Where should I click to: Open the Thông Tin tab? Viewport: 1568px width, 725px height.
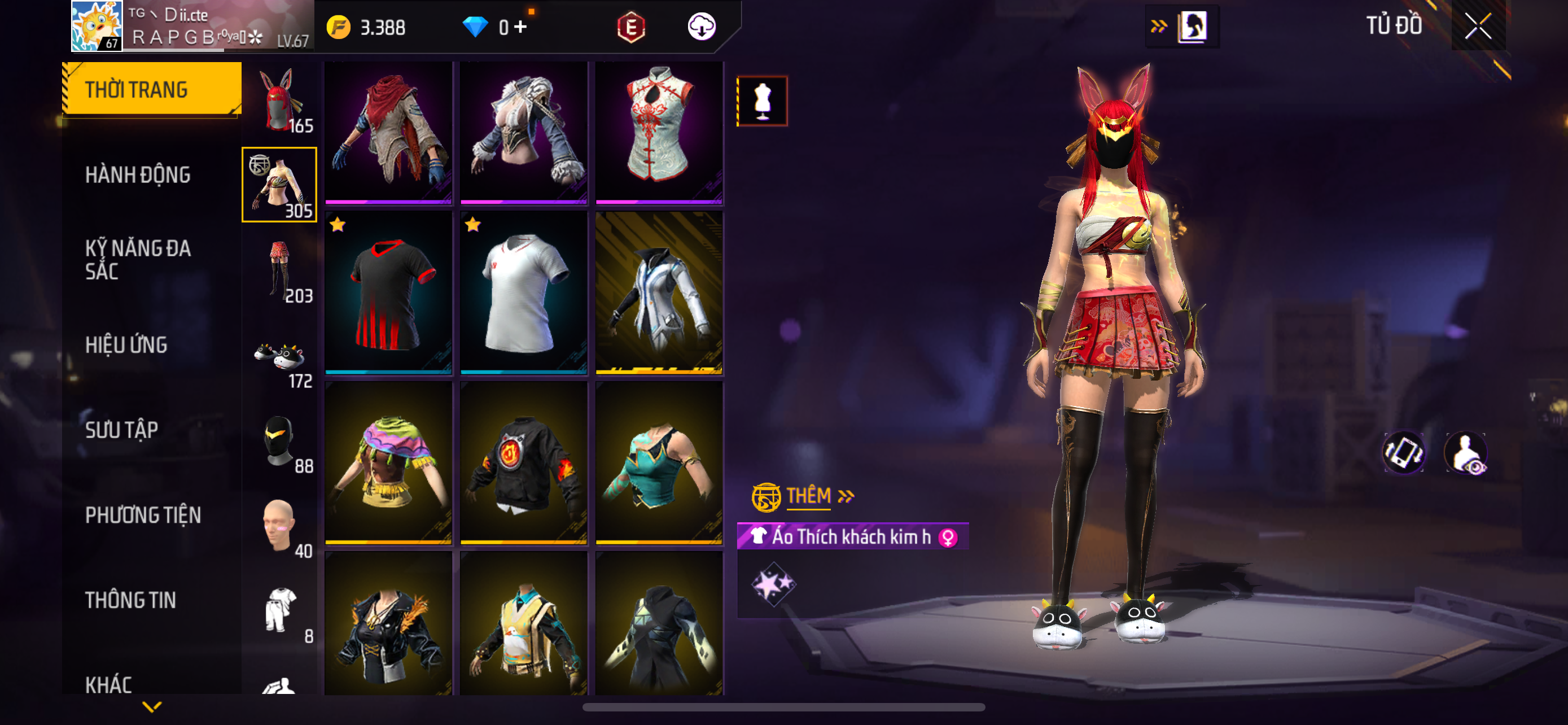(x=130, y=600)
